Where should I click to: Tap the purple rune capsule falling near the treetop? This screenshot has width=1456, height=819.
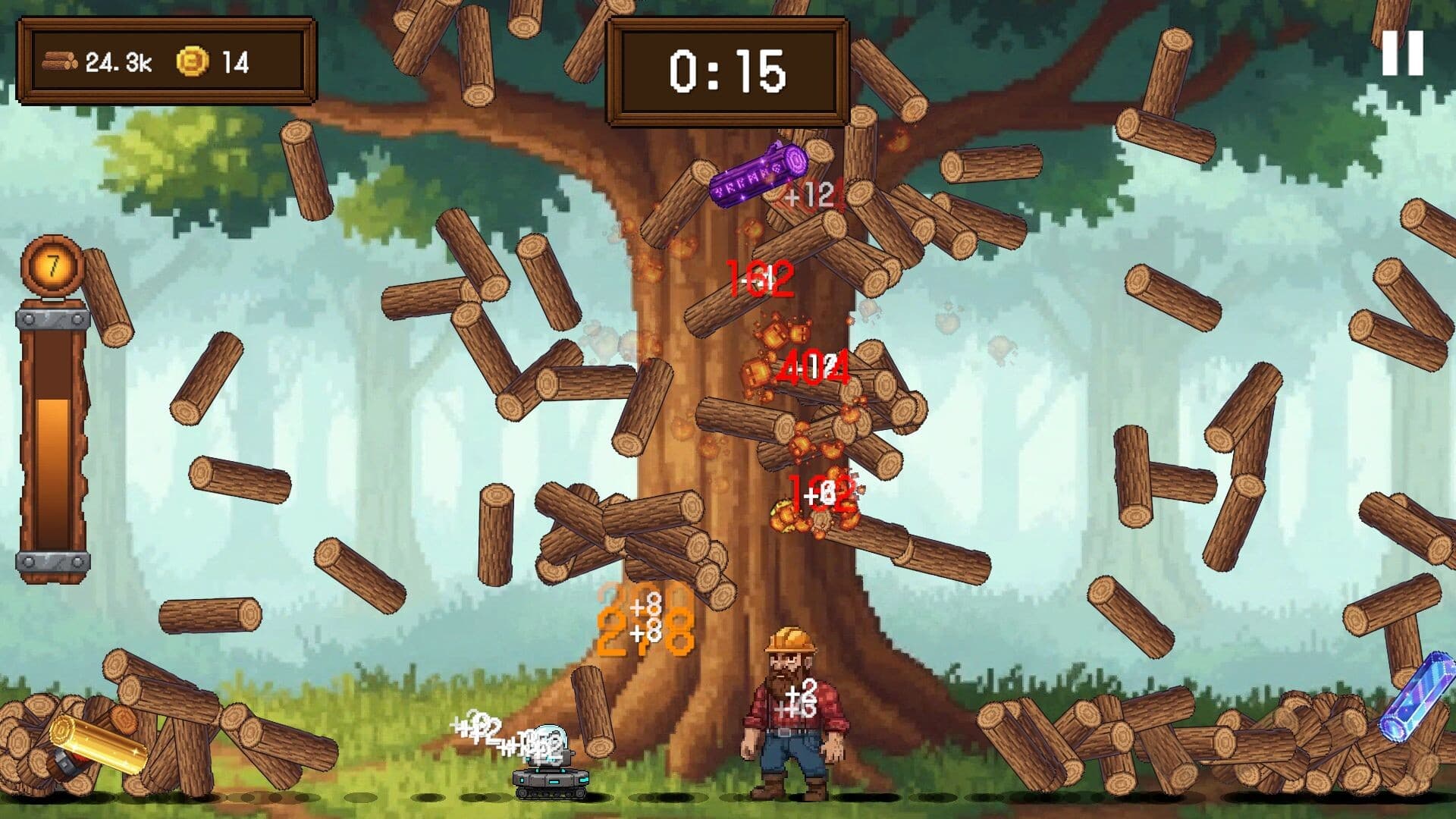[x=758, y=173]
